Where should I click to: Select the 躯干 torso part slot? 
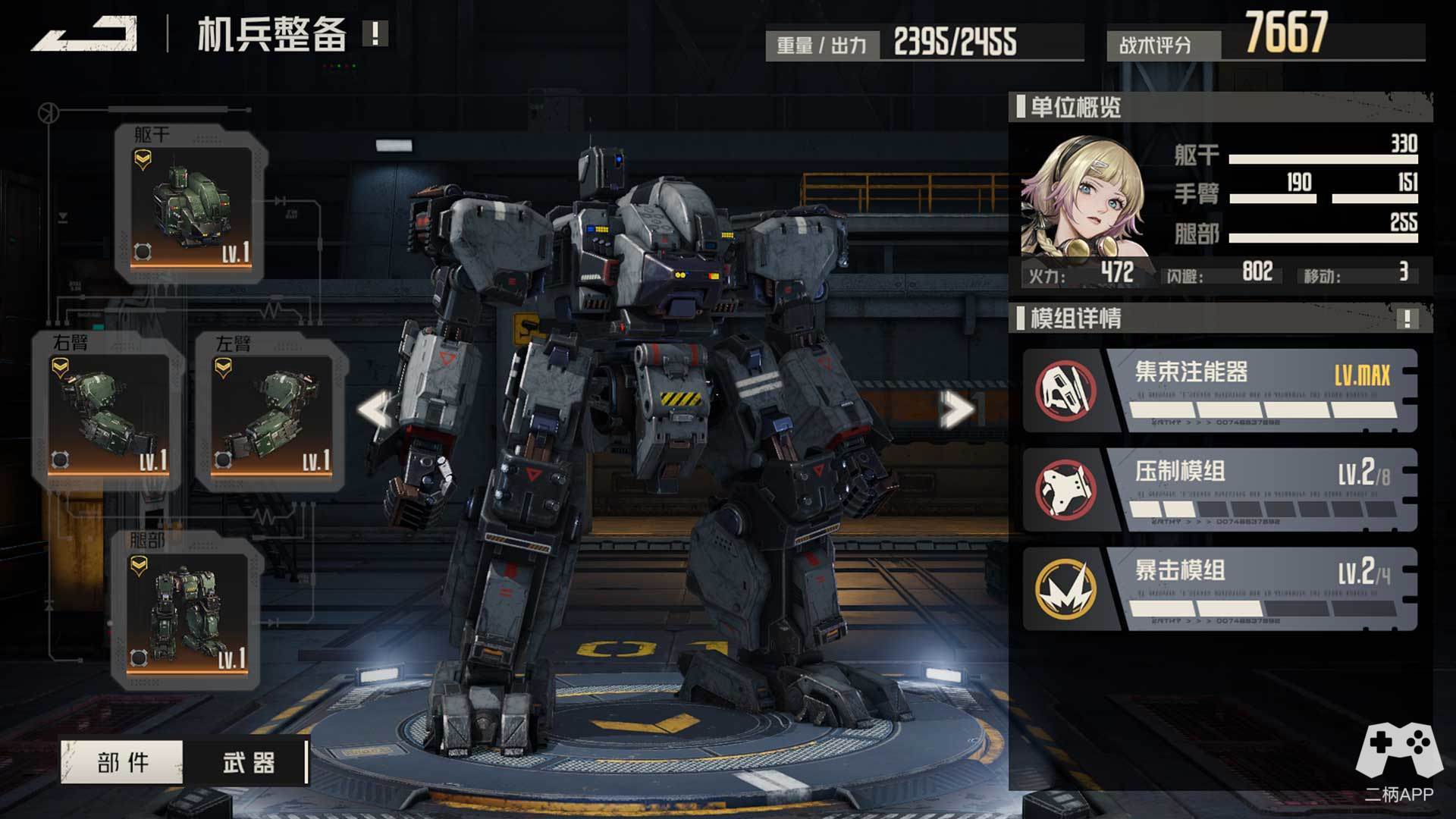(x=190, y=206)
